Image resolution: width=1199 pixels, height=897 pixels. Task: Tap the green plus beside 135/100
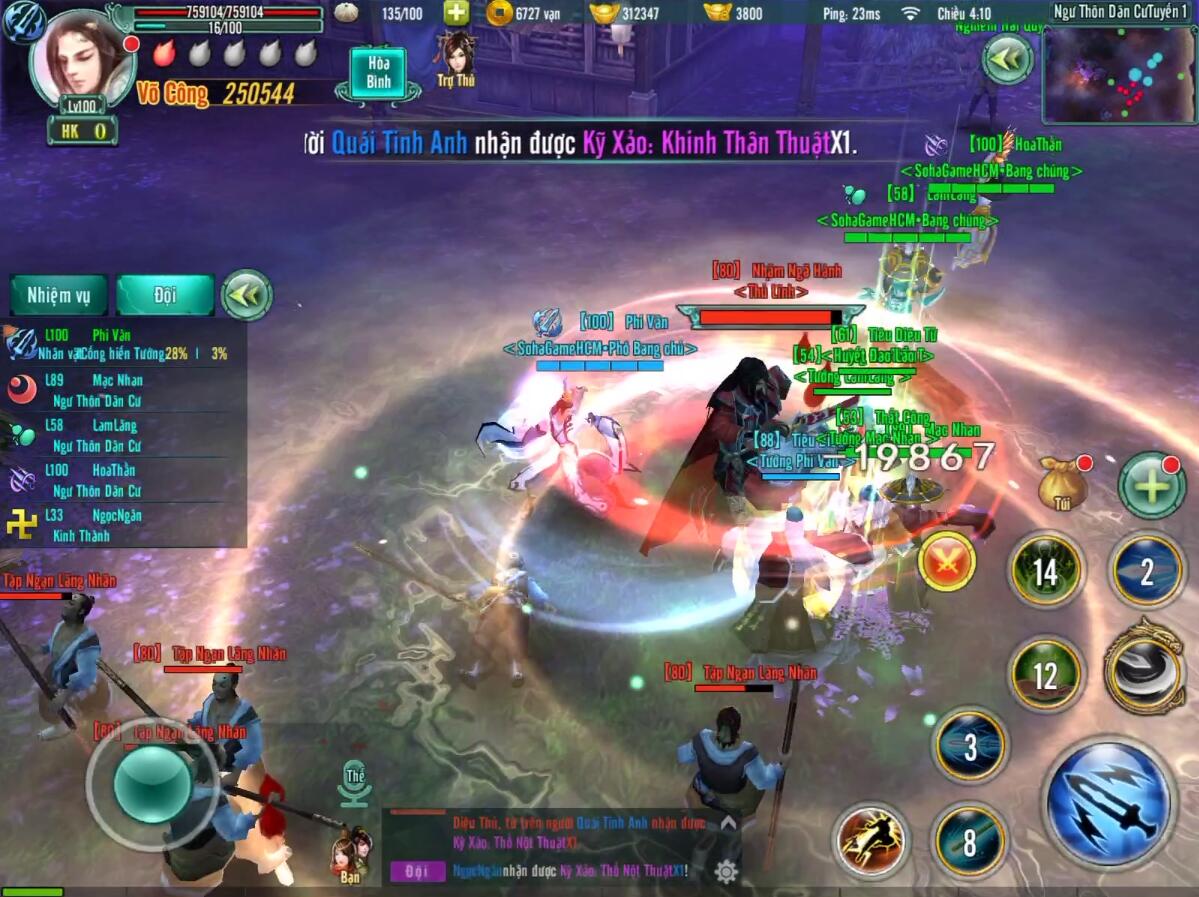pyautogui.click(x=456, y=13)
